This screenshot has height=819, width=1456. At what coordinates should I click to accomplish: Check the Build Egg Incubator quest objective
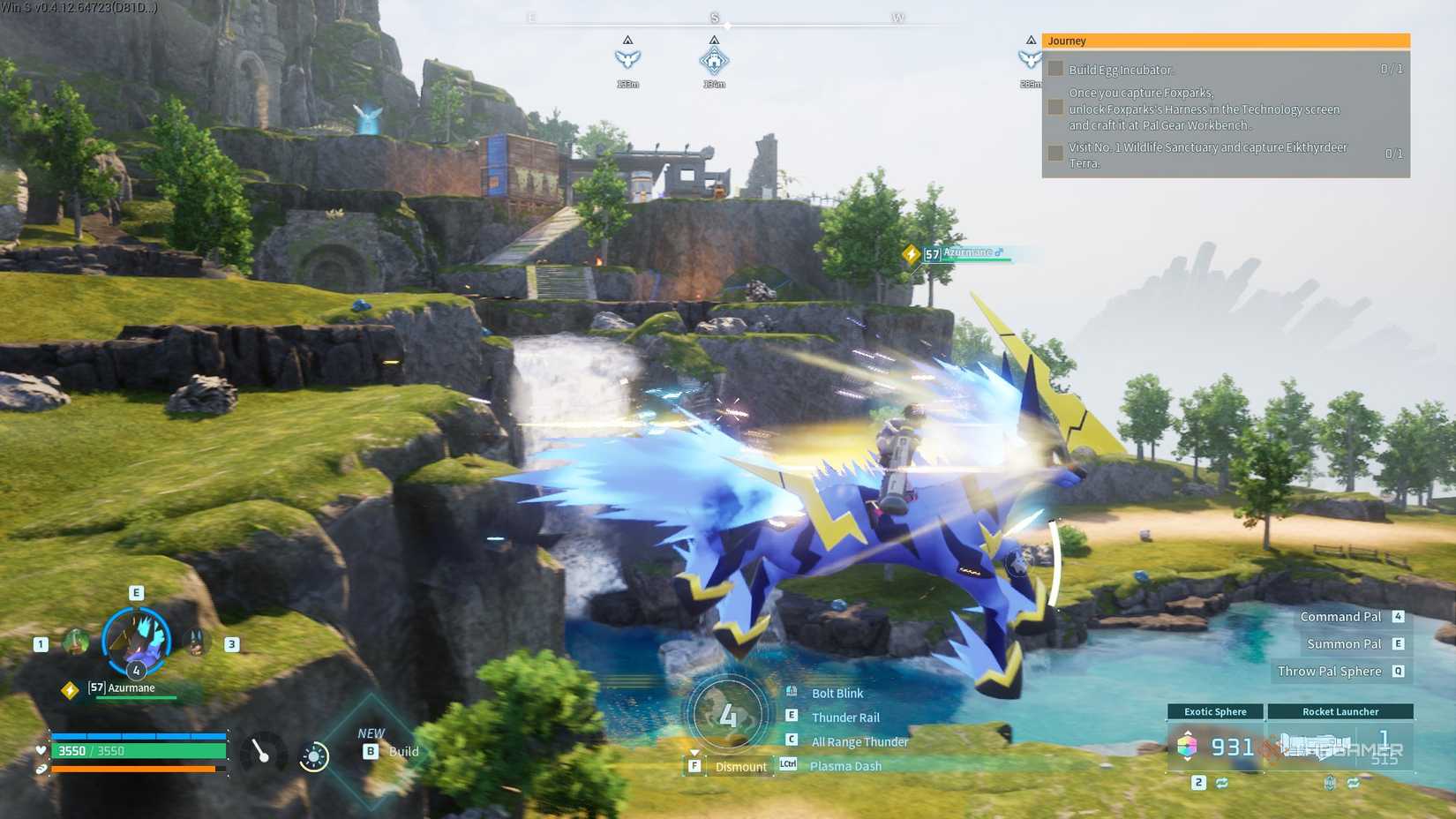(x=1056, y=69)
